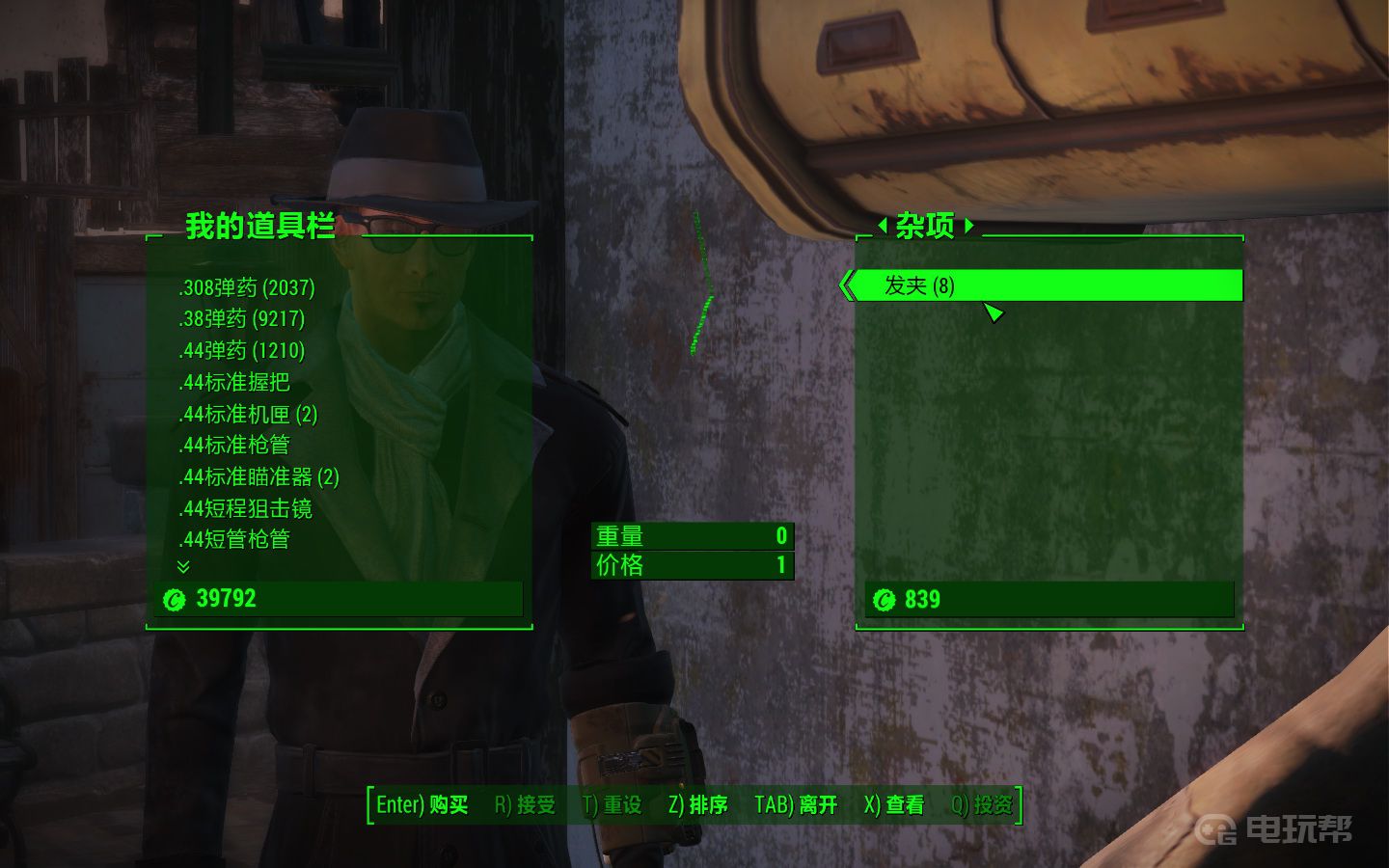Sort the list with 排序
Image resolution: width=1389 pixels, height=868 pixels.
coord(697,805)
